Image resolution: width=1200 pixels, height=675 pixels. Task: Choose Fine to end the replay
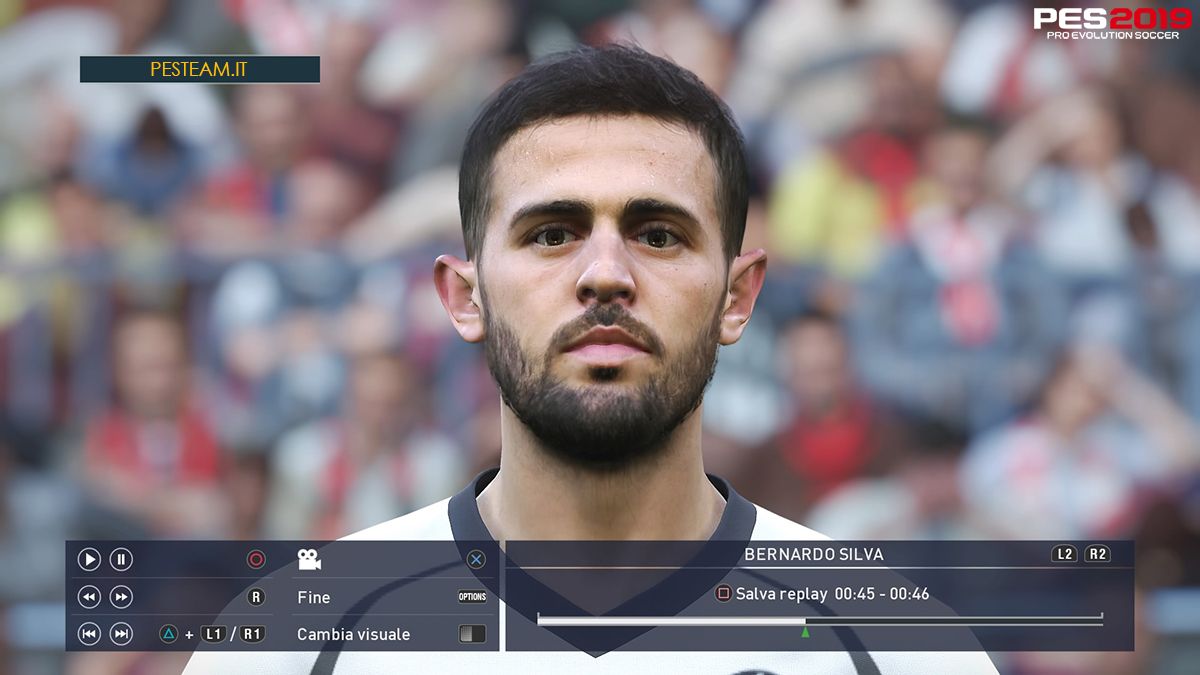click(x=314, y=597)
